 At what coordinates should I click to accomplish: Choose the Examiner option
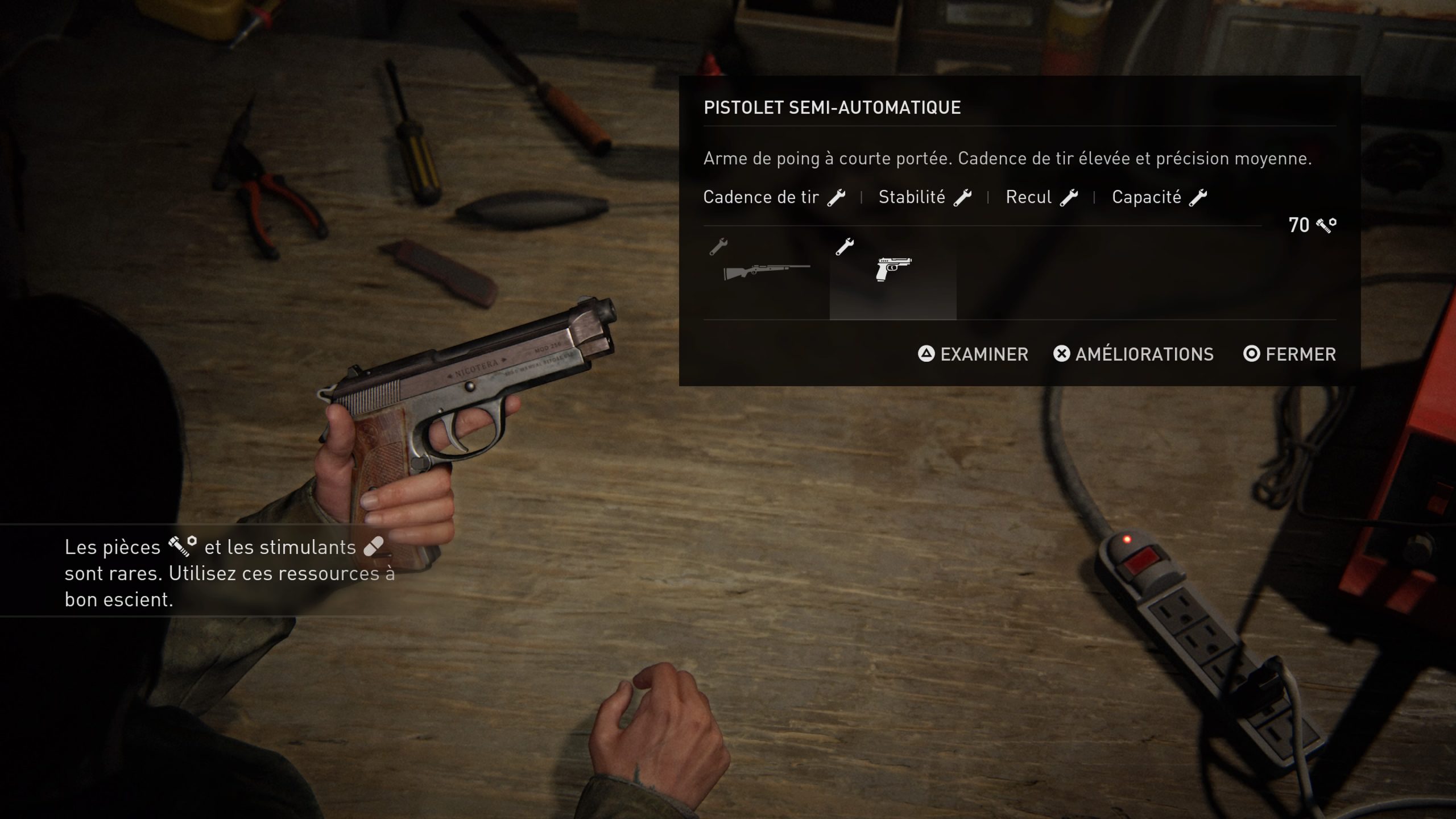click(973, 354)
